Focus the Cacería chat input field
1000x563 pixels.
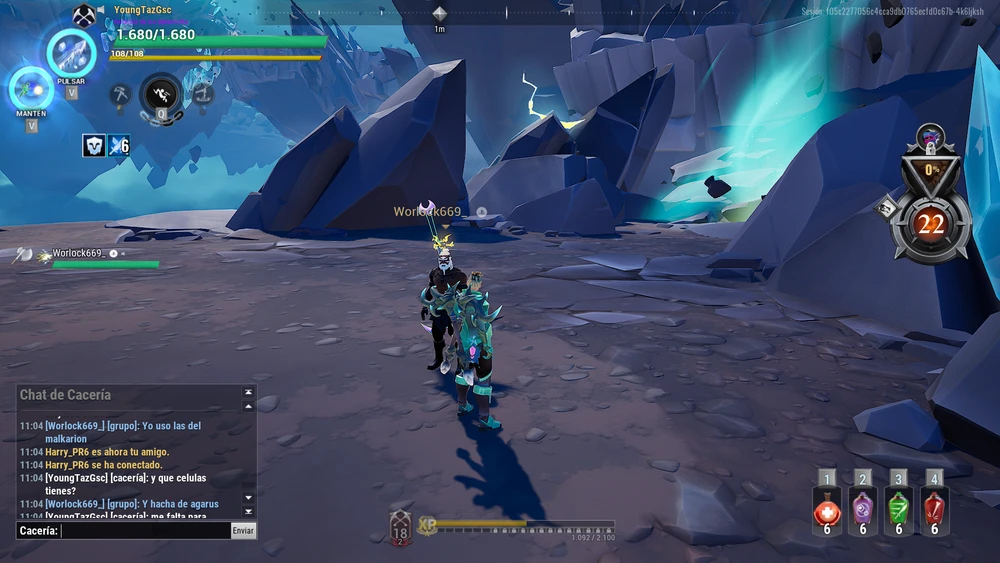tap(145, 531)
